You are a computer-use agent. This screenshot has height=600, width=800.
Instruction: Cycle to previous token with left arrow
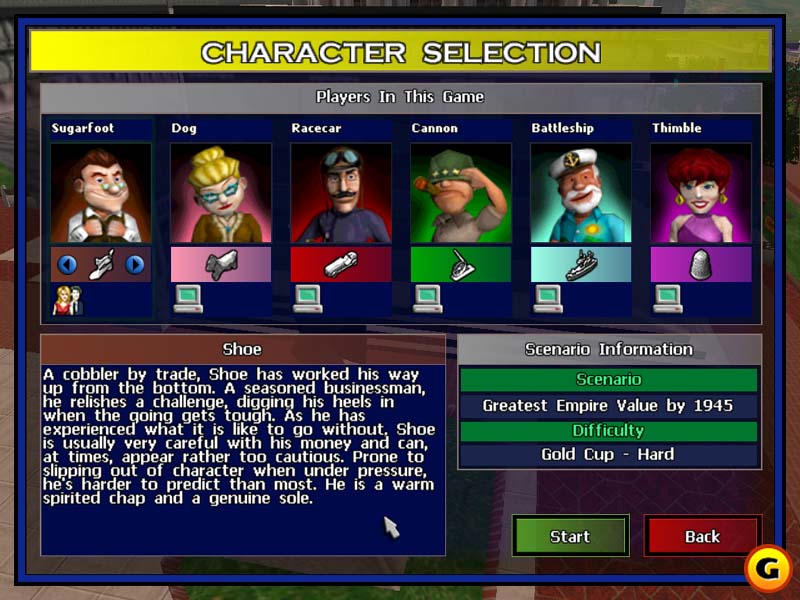(x=67, y=265)
